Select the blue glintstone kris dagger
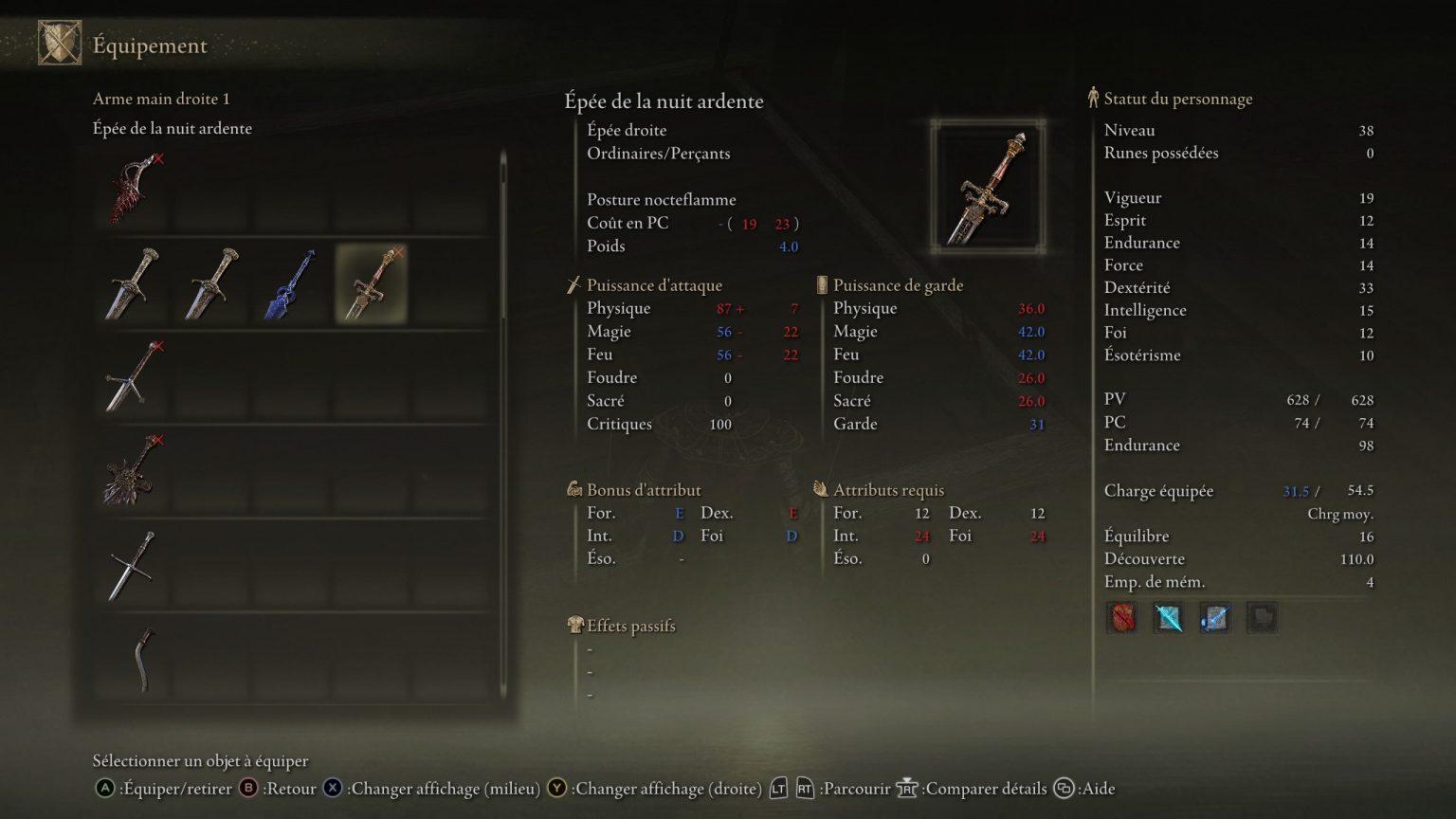The width and height of the screenshot is (1456, 819). (x=291, y=284)
